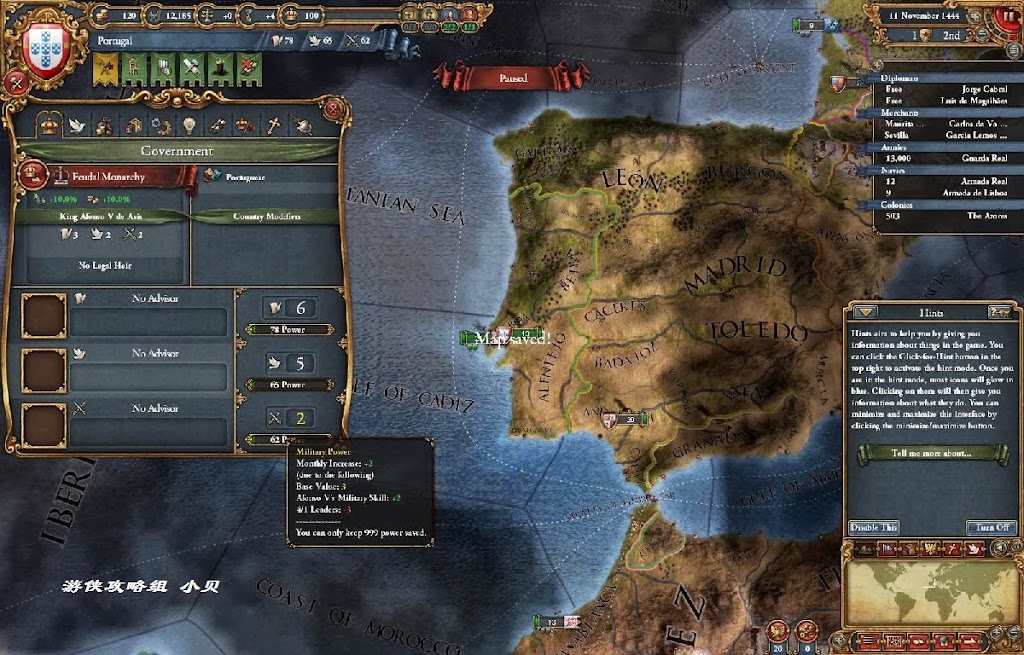Toggle the red pause button
The image size is (1024, 655).
pyautogui.click(x=512, y=77)
